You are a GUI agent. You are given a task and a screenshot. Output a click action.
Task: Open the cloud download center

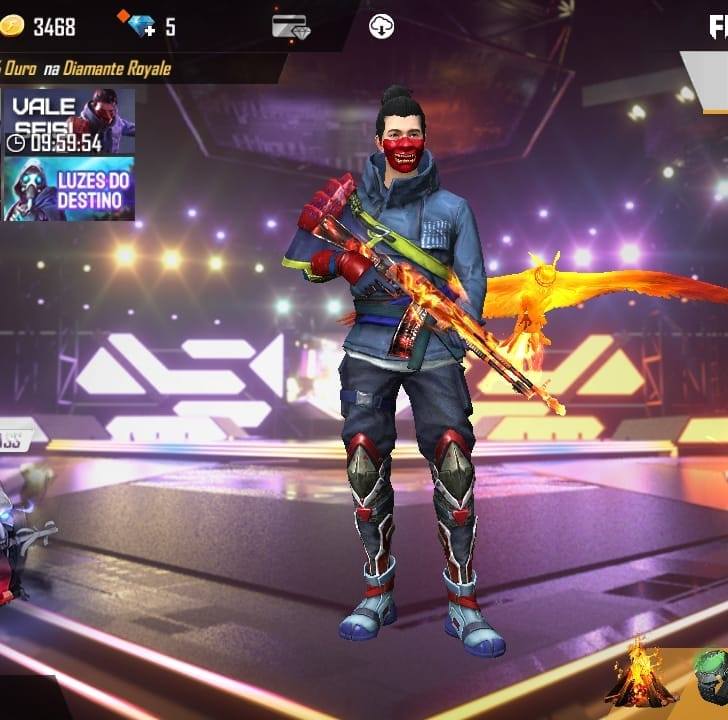tap(381, 27)
